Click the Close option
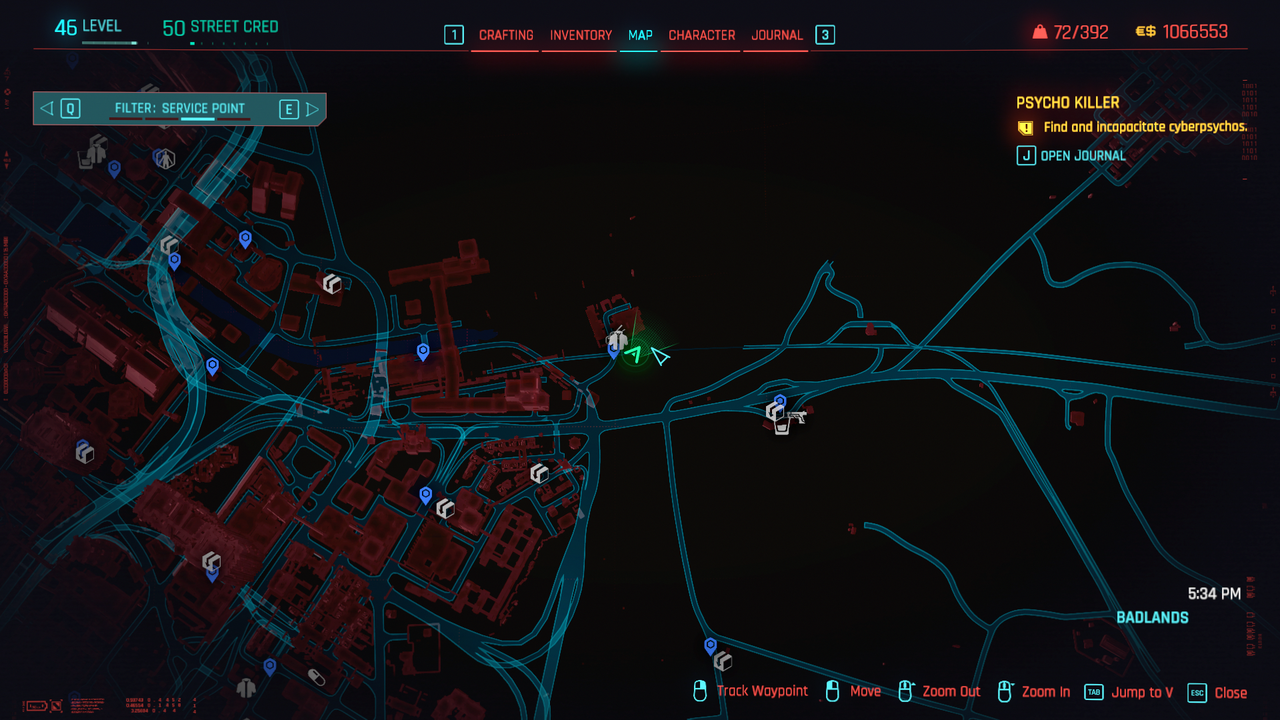Screen dimensions: 1280x720 [x=1230, y=692]
